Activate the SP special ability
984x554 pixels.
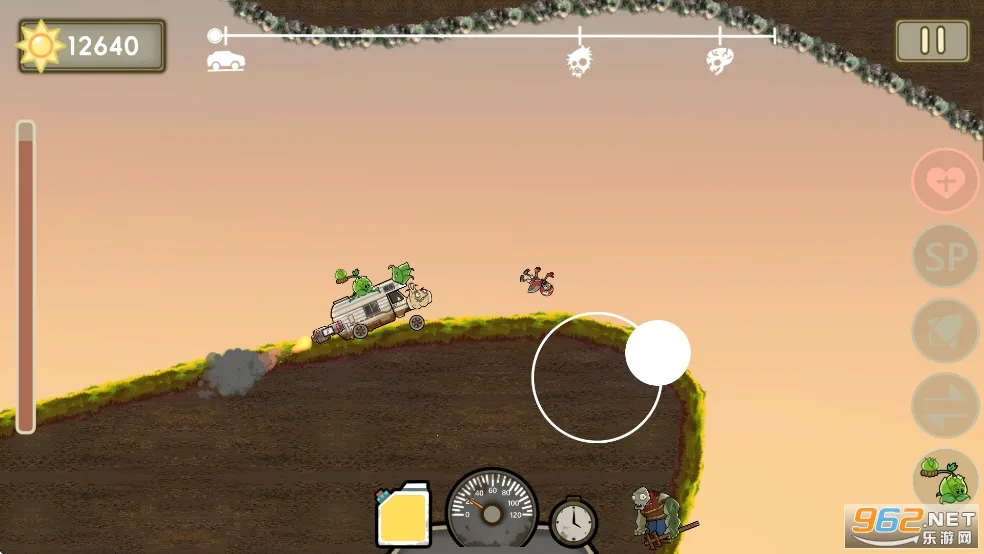(945, 257)
